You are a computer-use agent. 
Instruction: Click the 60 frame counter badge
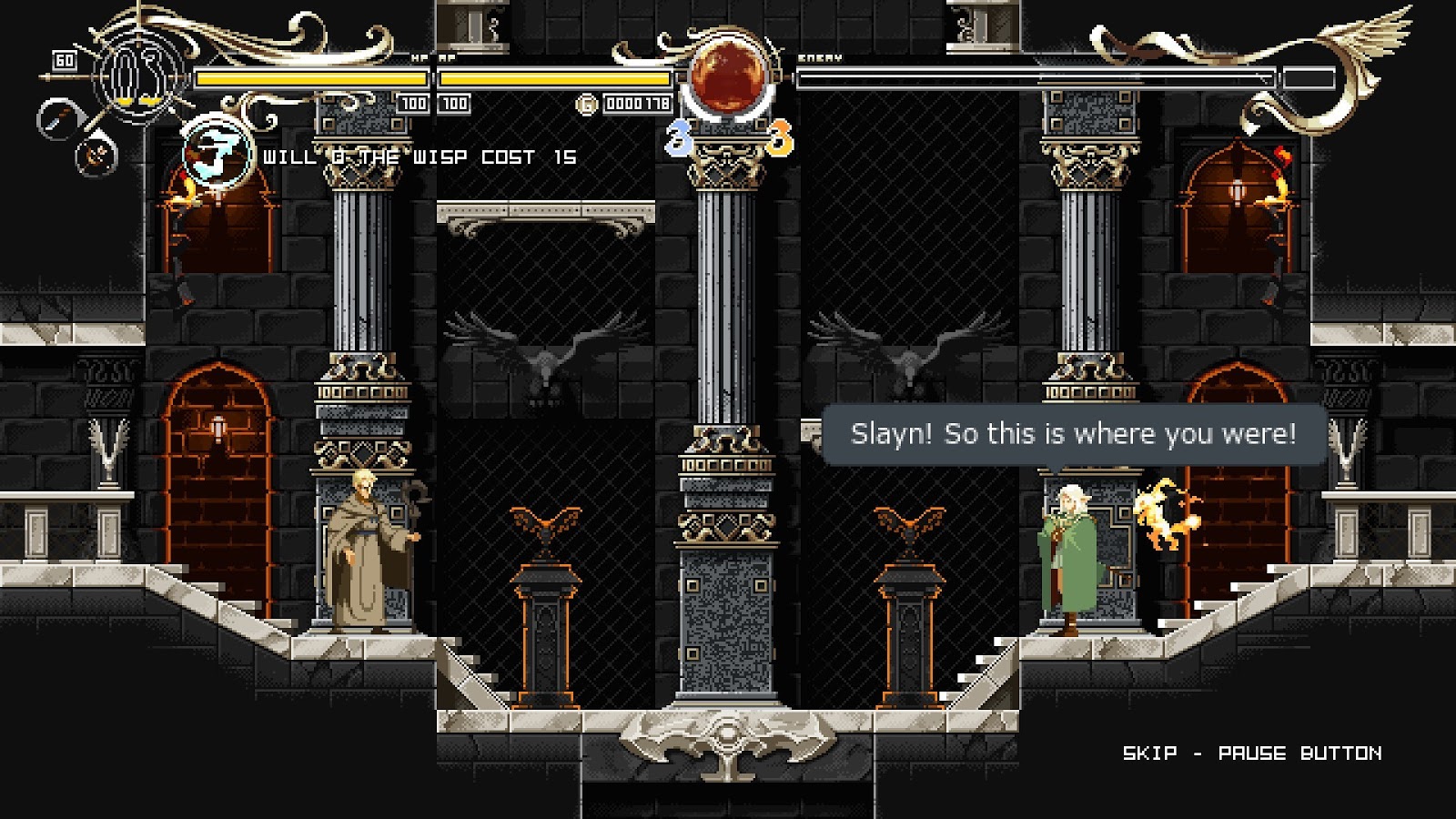click(x=64, y=59)
